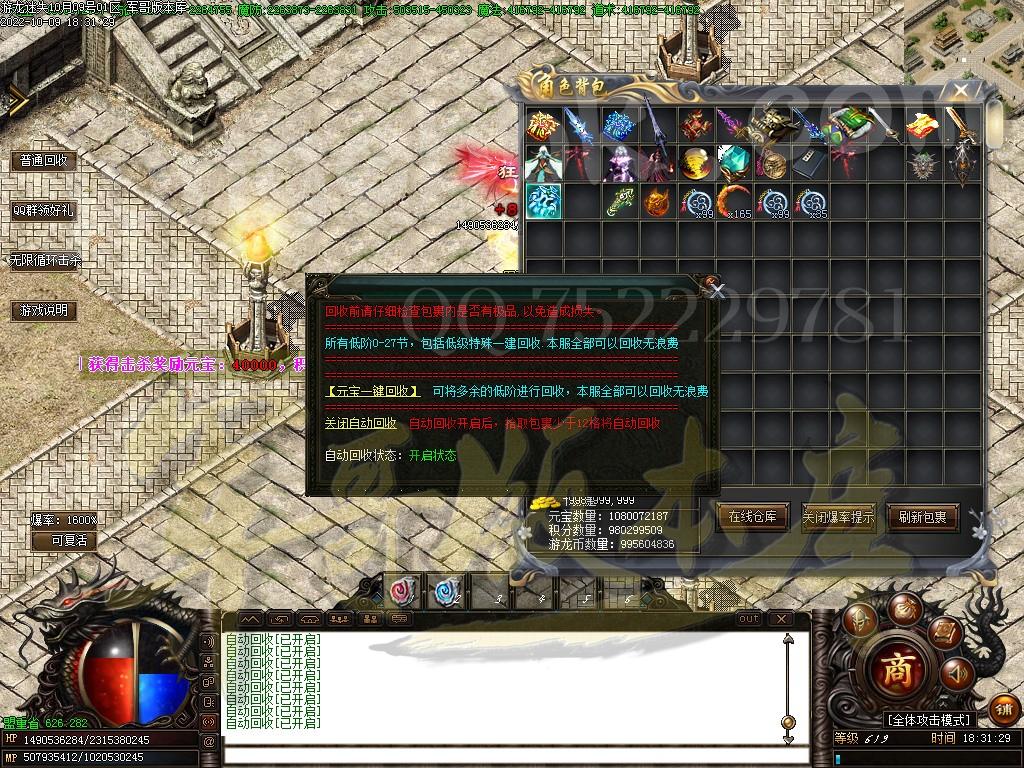Open the 在线仓库 online warehouse

click(753, 517)
